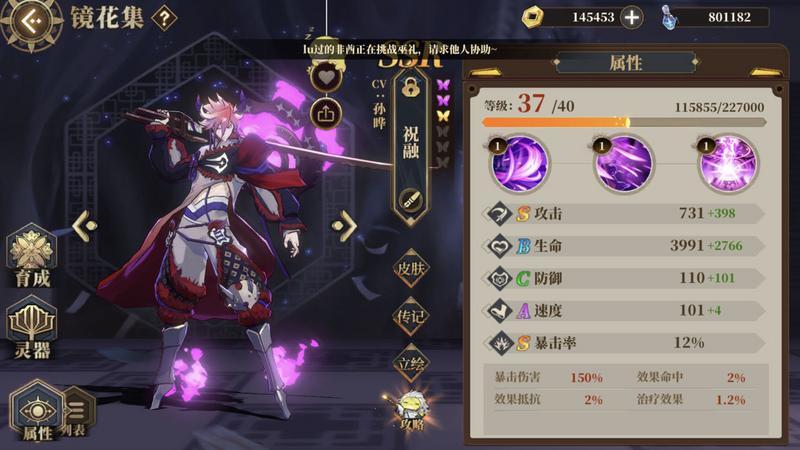Viewport: 800px width, 450px height.
Task: Open the 传记 biography page
Action: (410, 317)
